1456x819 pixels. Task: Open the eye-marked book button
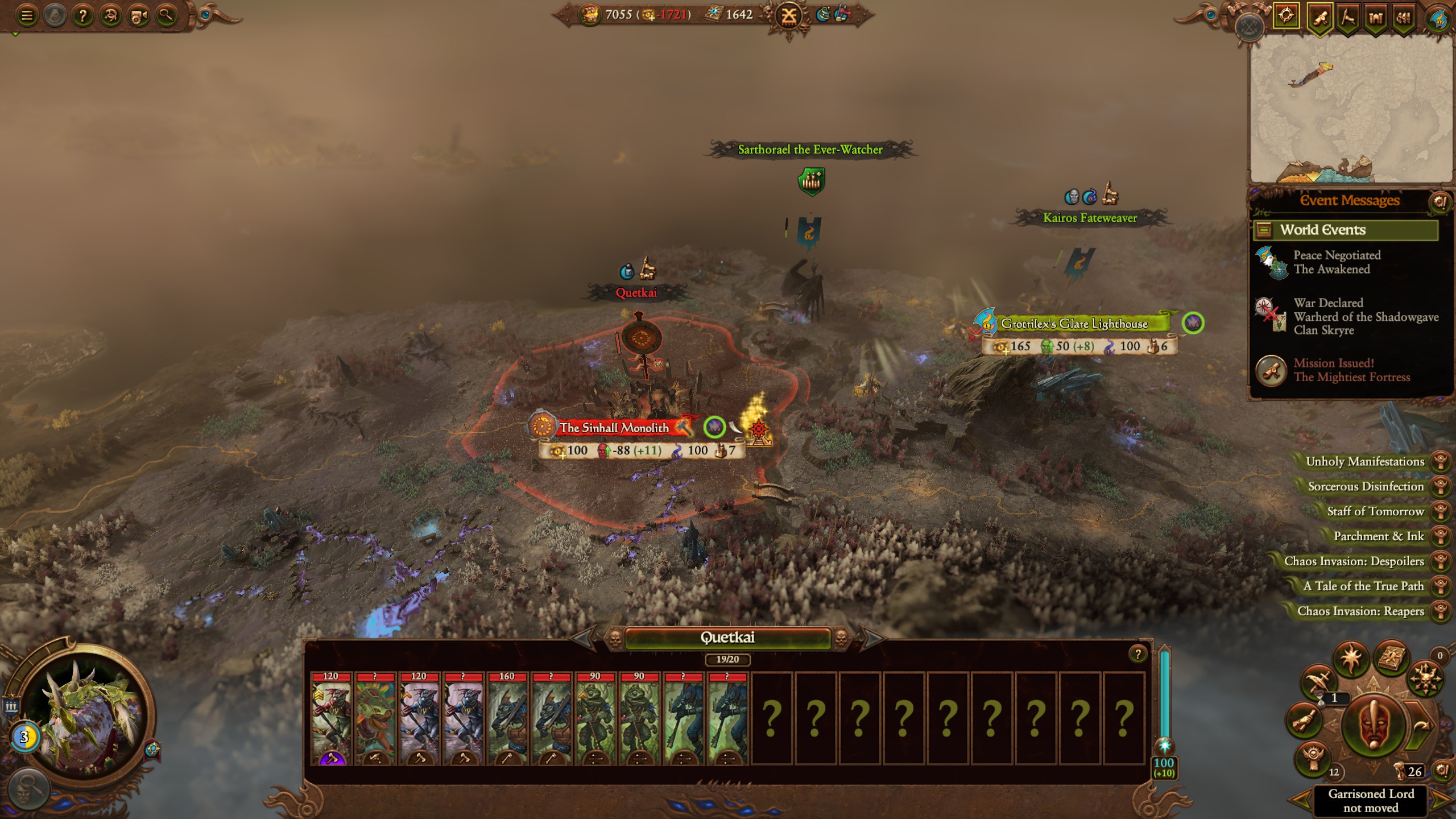[x=1391, y=659]
